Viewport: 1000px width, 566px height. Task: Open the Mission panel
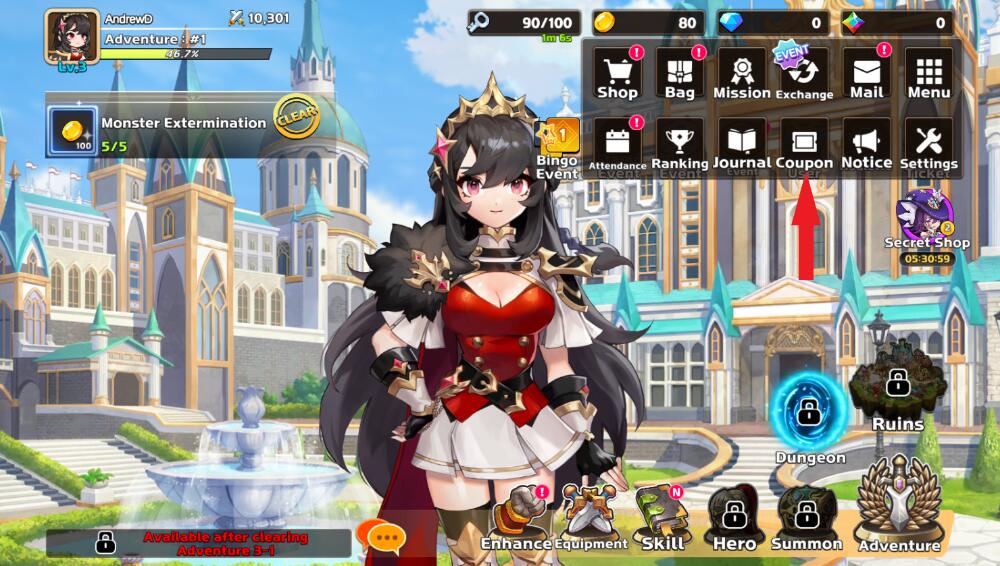(741, 74)
